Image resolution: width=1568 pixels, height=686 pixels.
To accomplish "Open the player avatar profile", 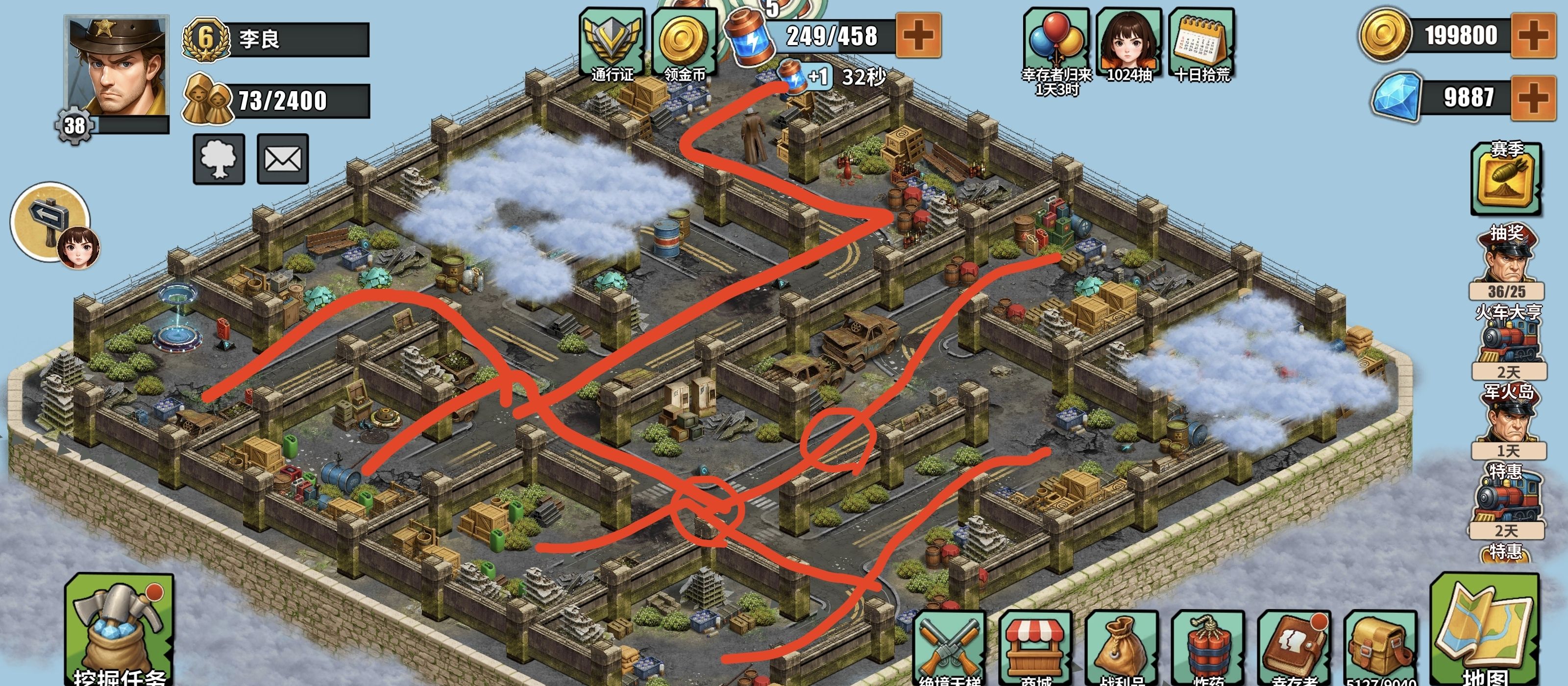I will click(116, 68).
